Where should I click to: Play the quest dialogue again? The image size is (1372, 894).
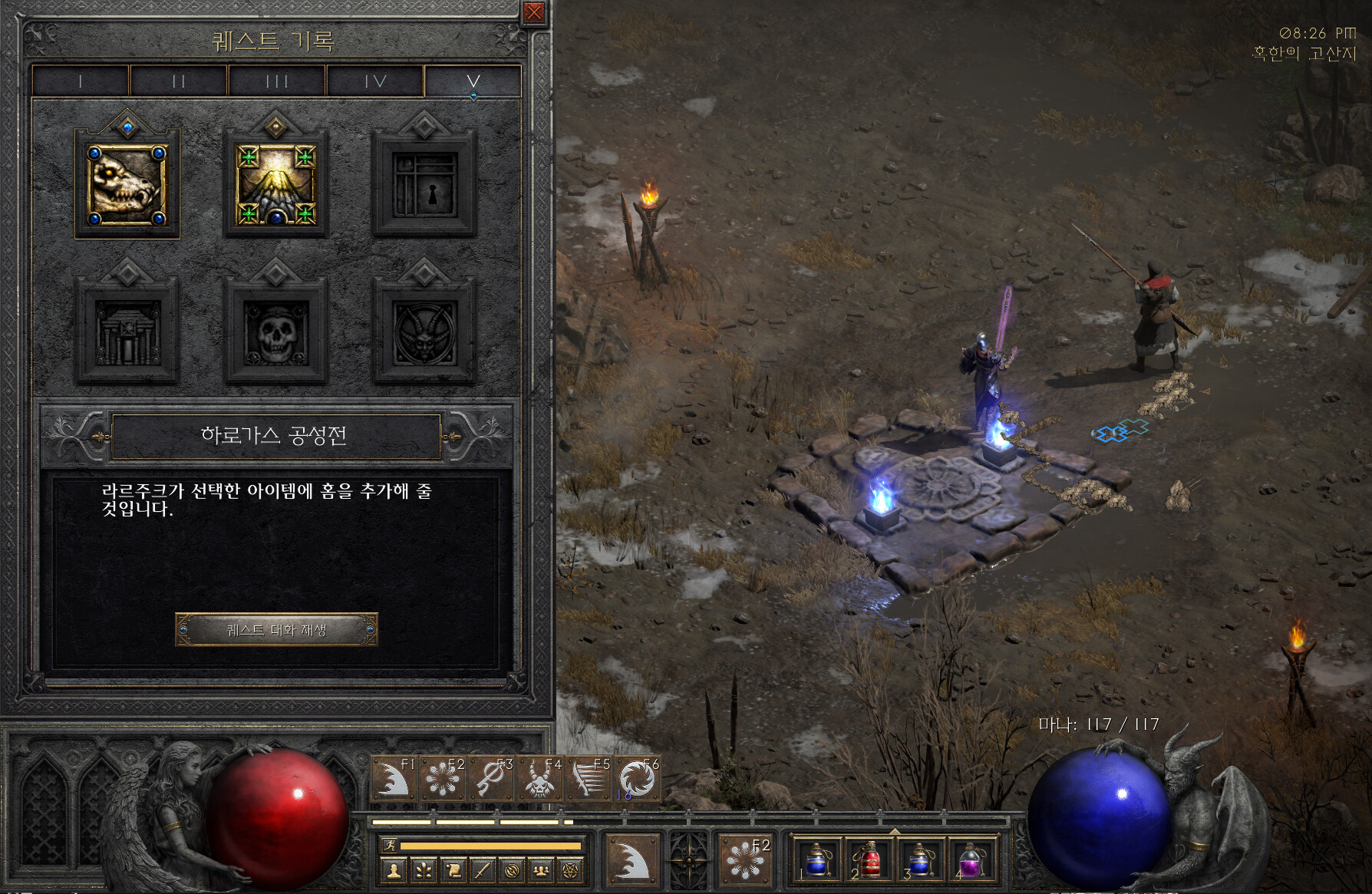[276, 630]
